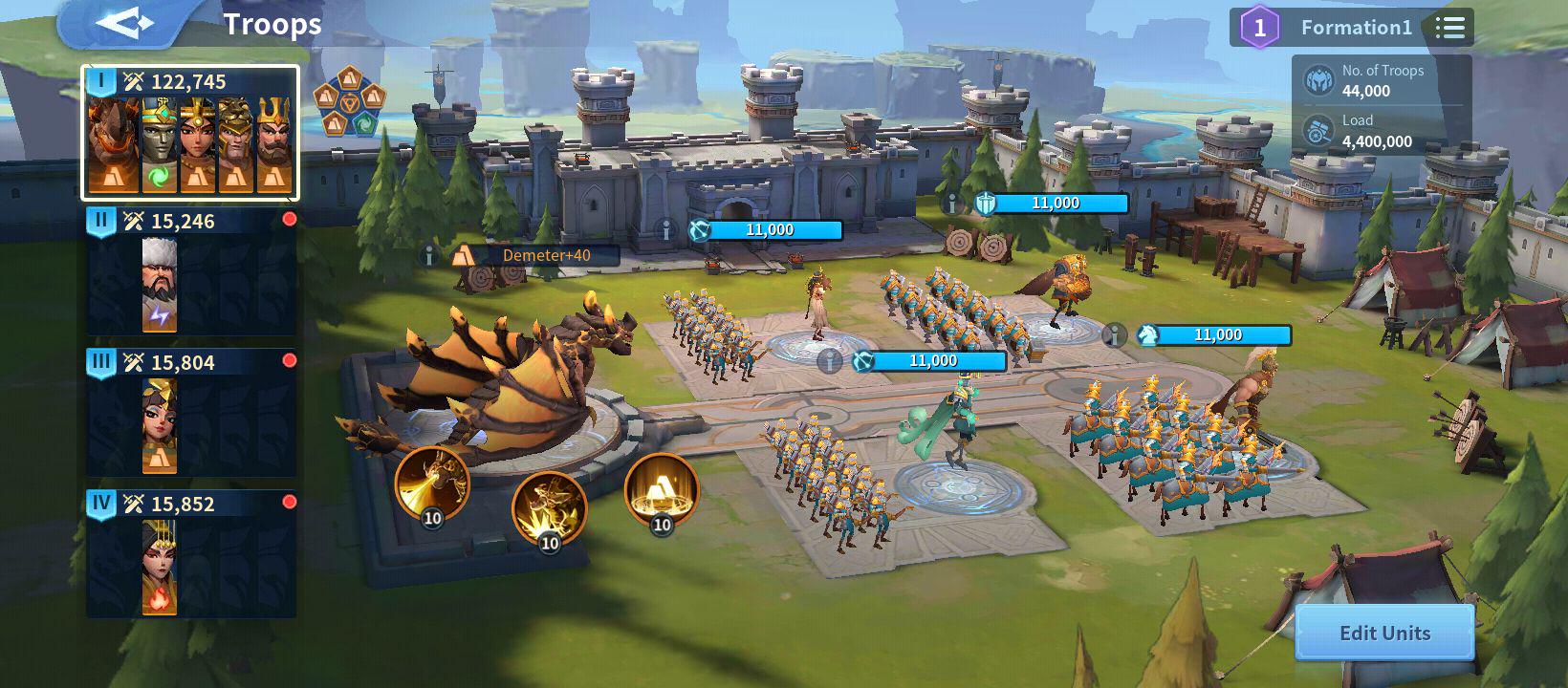Click the Edit Units button
Viewport: 1568px width, 688px height.
[1383, 633]
